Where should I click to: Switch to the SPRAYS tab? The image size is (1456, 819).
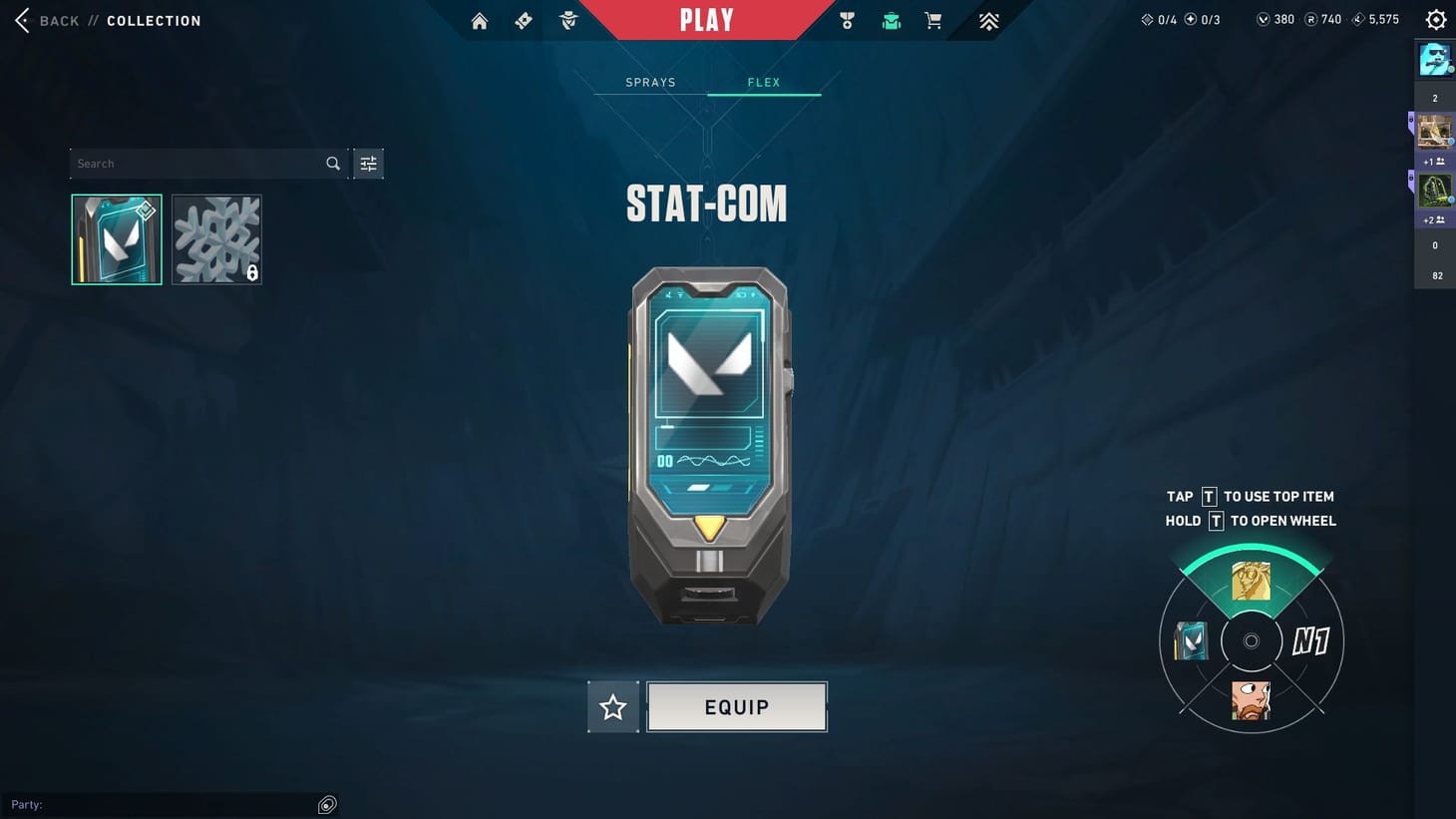point(650,82)
